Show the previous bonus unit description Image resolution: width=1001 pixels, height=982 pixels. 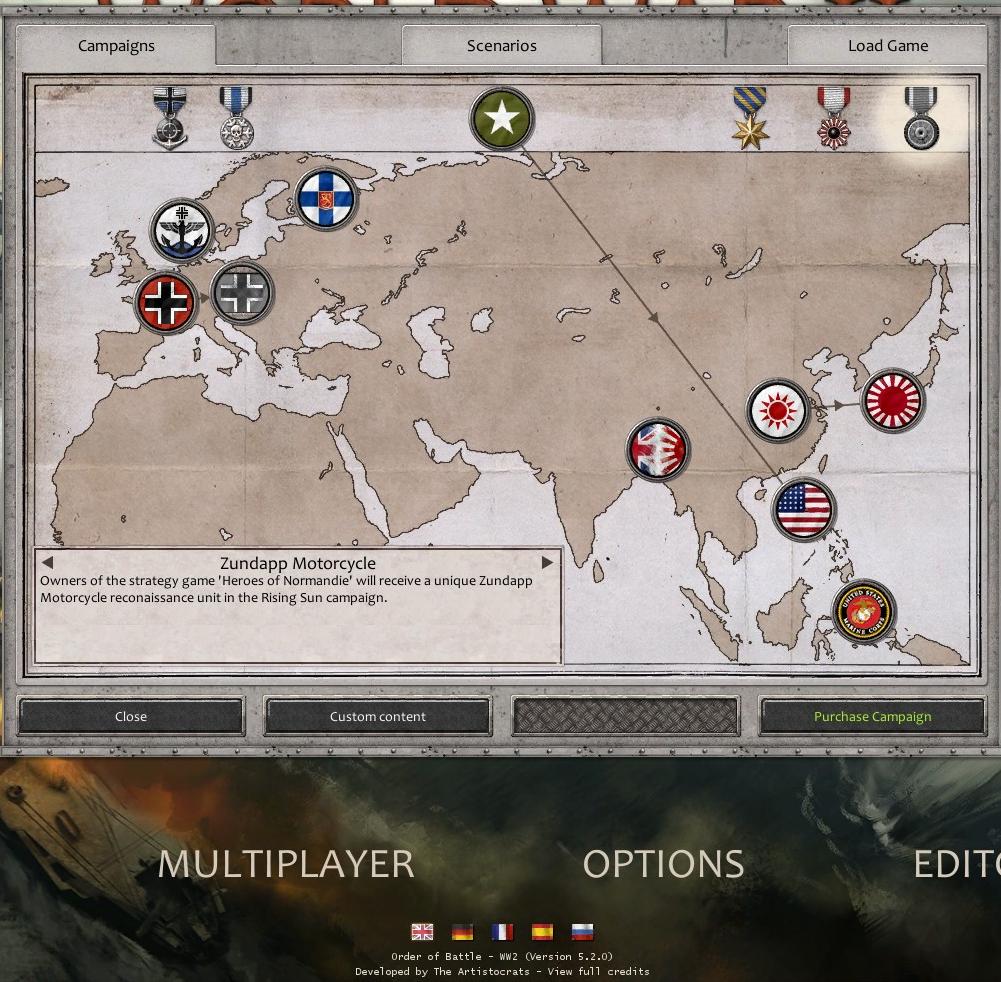(47, 562)
